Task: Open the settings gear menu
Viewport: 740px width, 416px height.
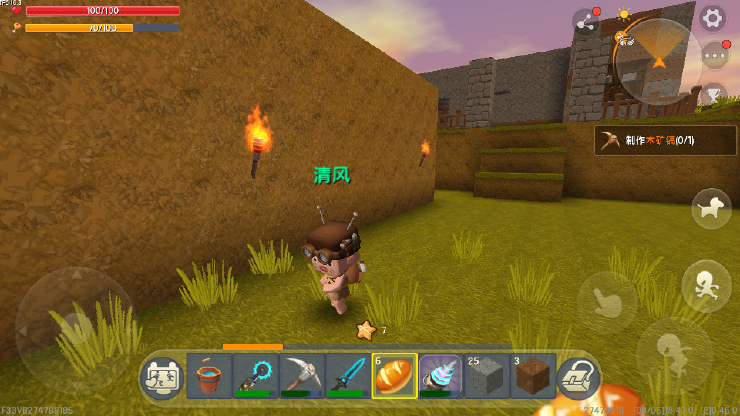Action: 712,17
